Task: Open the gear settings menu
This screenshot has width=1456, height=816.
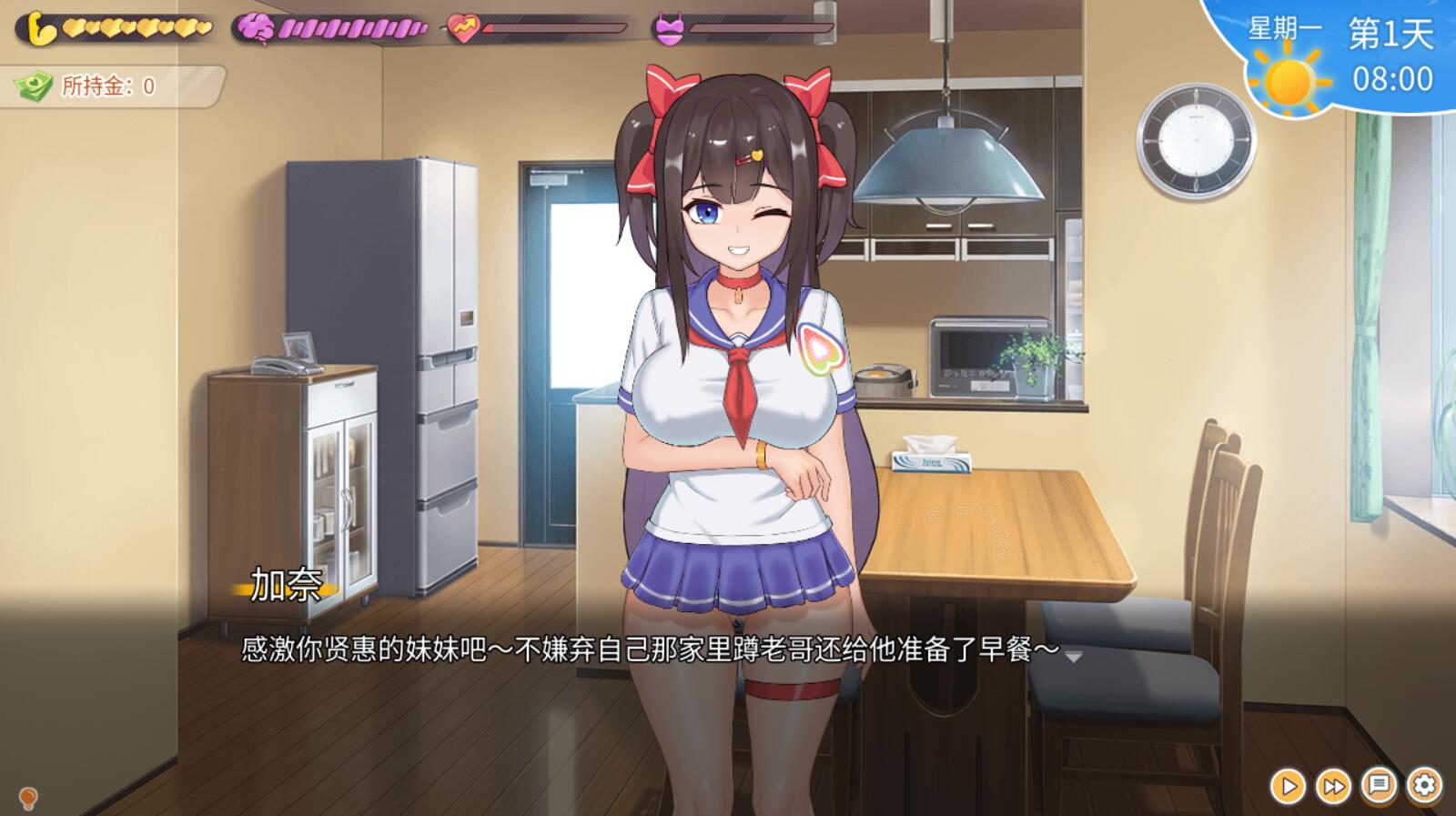Action: pos(1424,785)
